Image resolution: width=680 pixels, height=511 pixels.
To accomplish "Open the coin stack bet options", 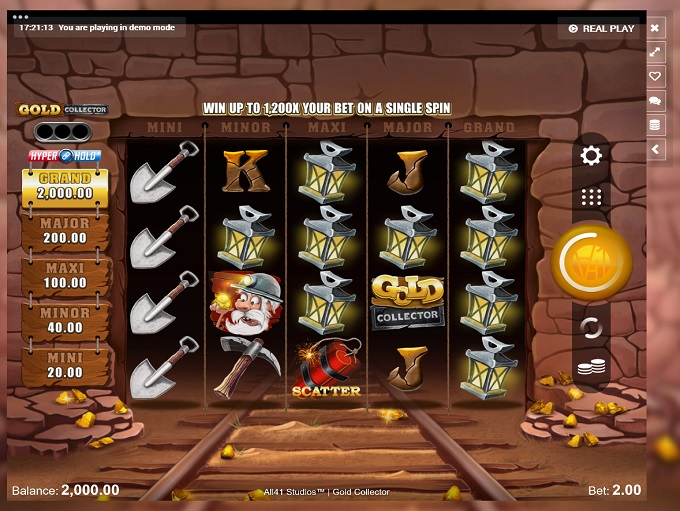I will (591, 367).
